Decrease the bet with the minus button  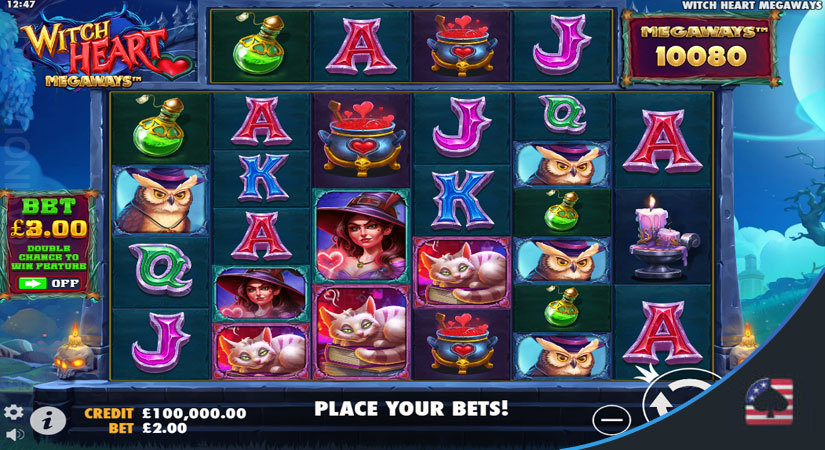click(610, 419)
